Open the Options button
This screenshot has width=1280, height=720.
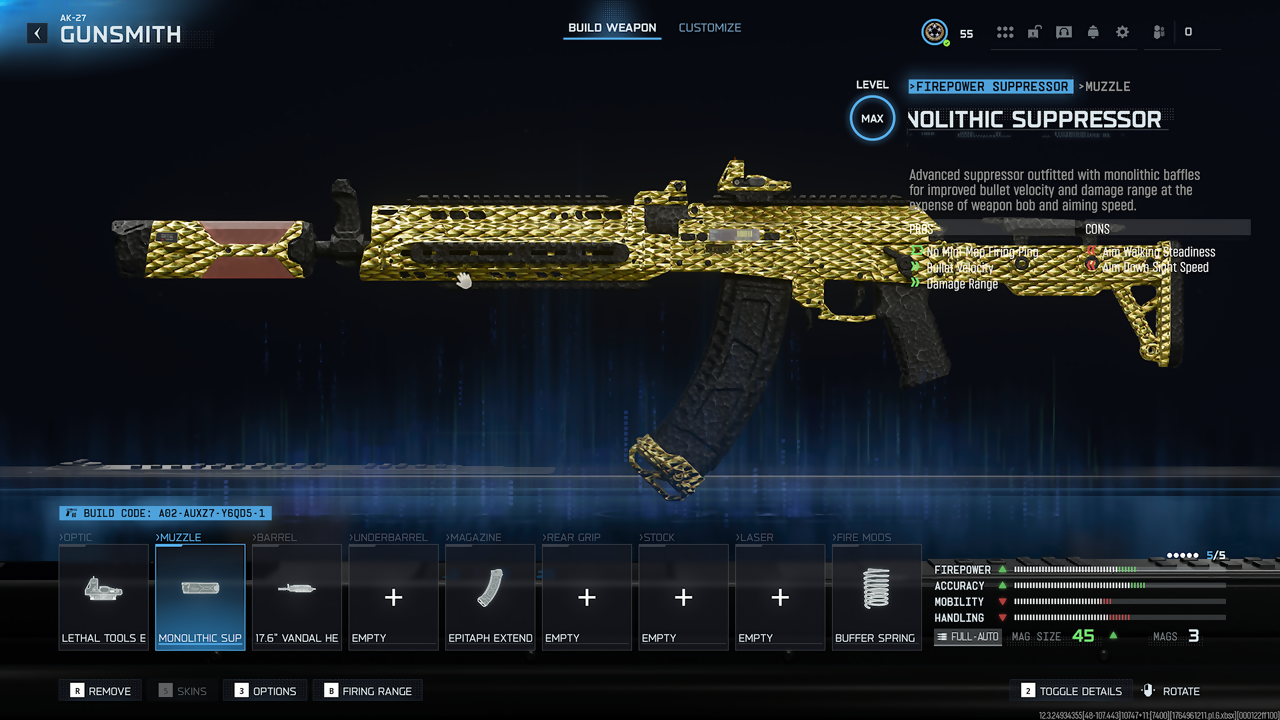click(265, 691)
